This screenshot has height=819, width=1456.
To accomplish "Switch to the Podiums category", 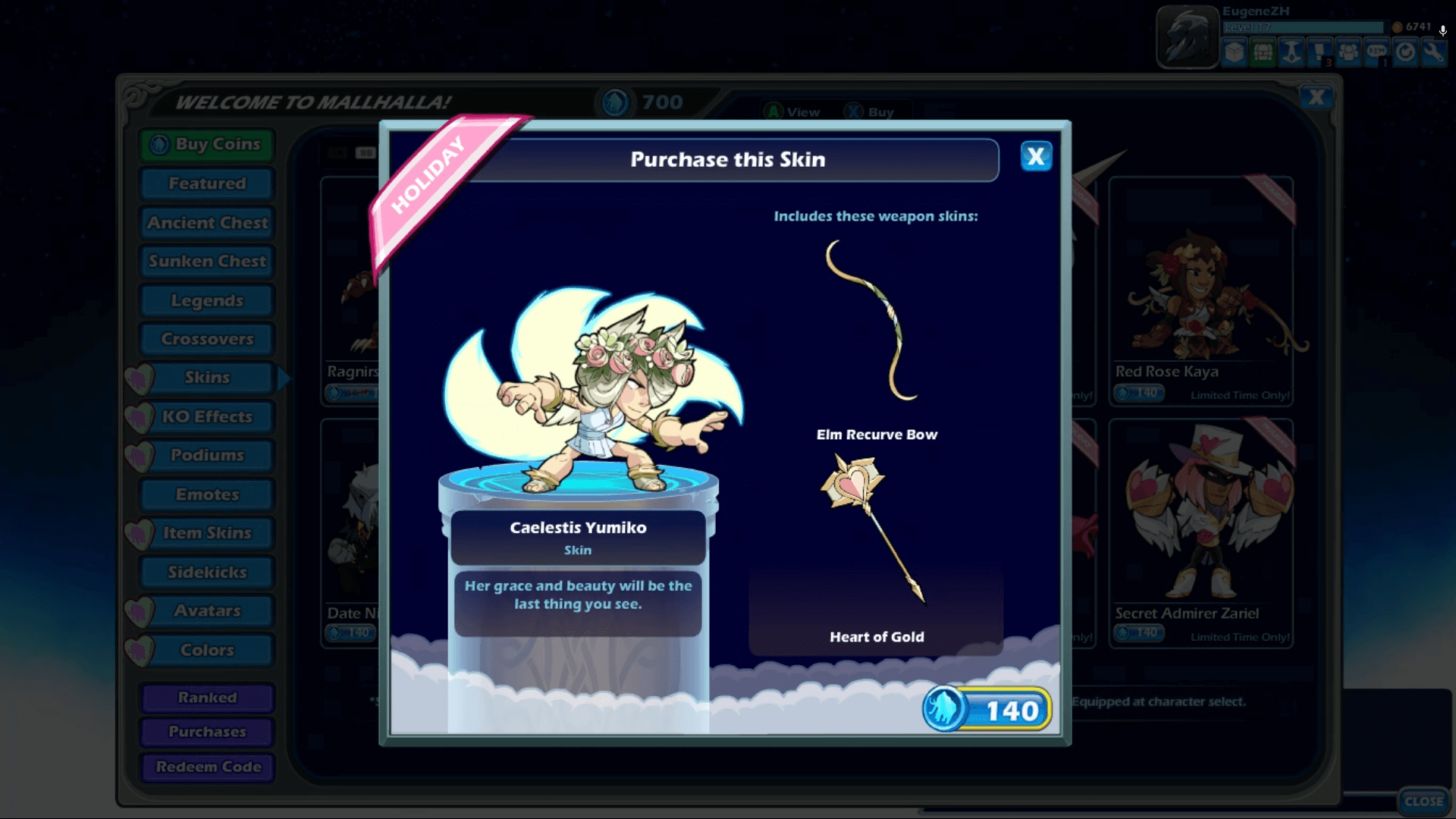I will coord(207,455).
